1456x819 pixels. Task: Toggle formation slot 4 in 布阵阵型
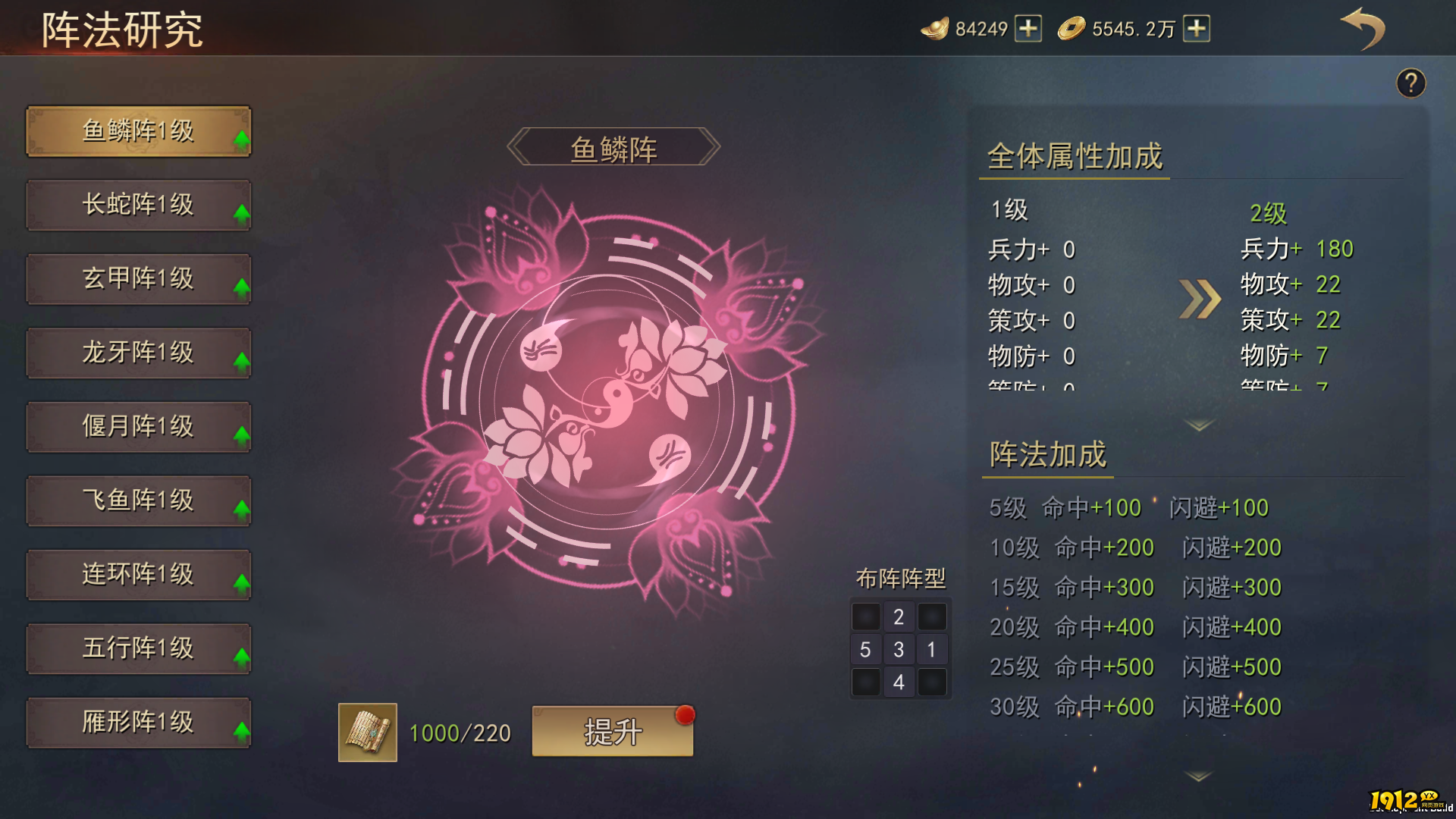[899, 682]
